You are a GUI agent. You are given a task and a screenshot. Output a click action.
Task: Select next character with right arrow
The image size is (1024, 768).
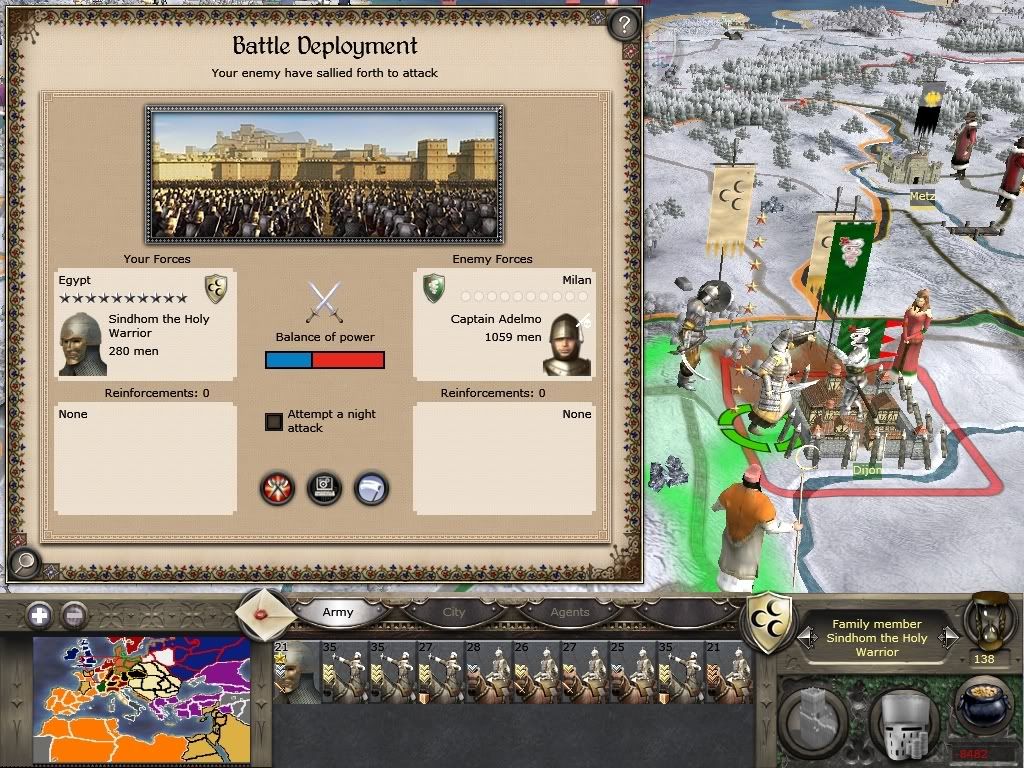[x=949, y=637]
